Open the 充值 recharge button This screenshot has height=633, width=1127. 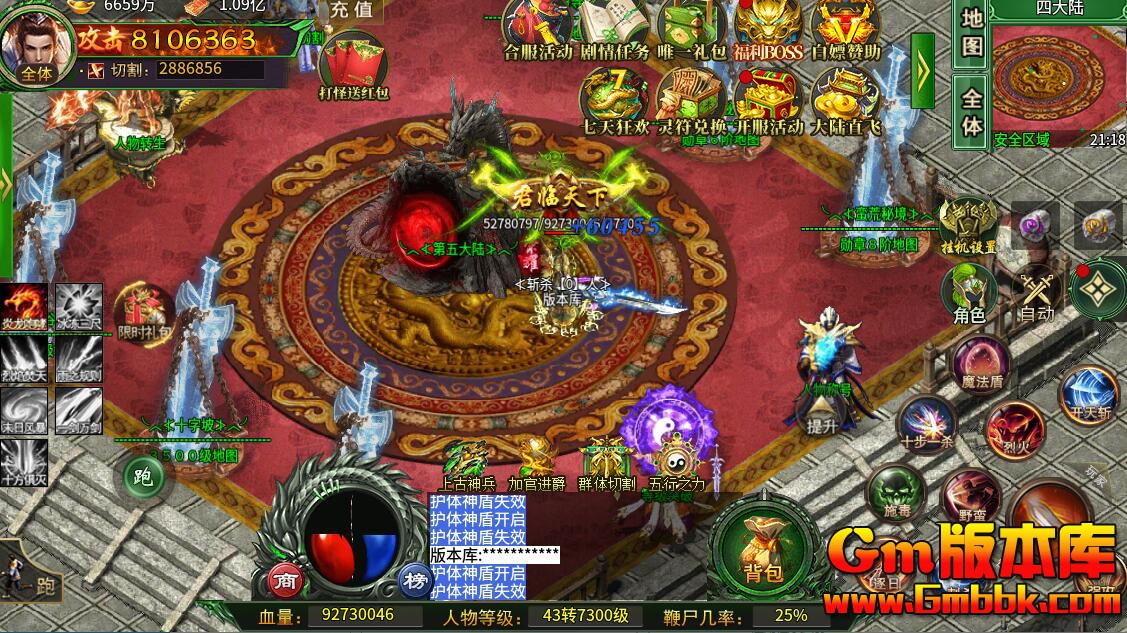[352, 12]
